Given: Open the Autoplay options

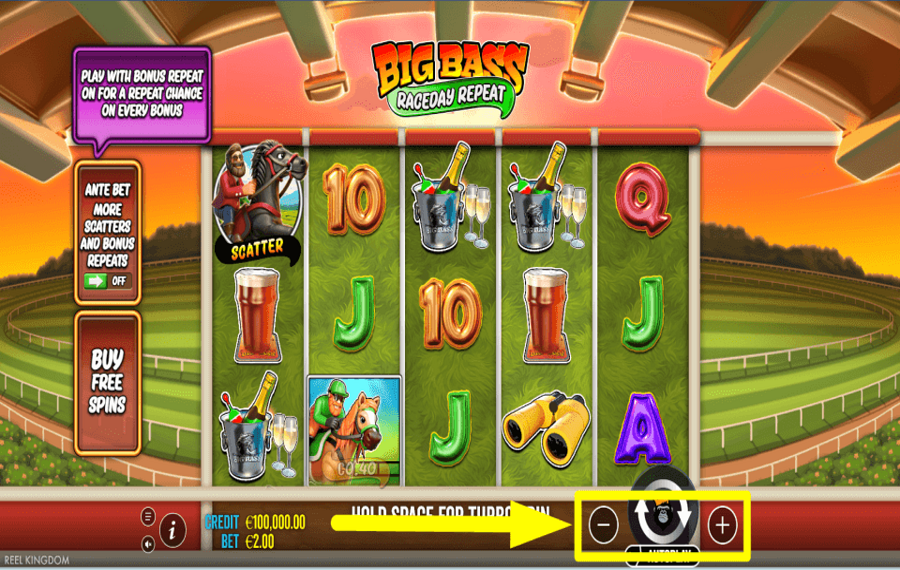Looking at the screenshot, I should click(661, 551).
